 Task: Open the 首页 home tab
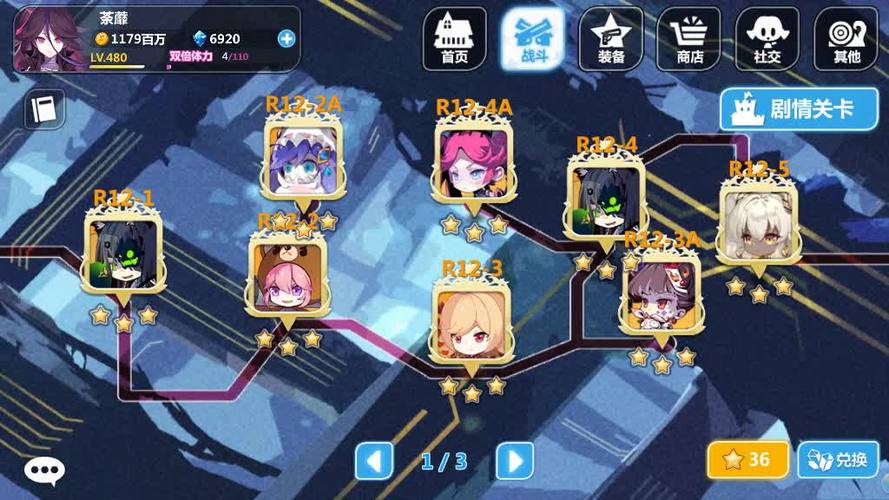[x=454, y=40]
